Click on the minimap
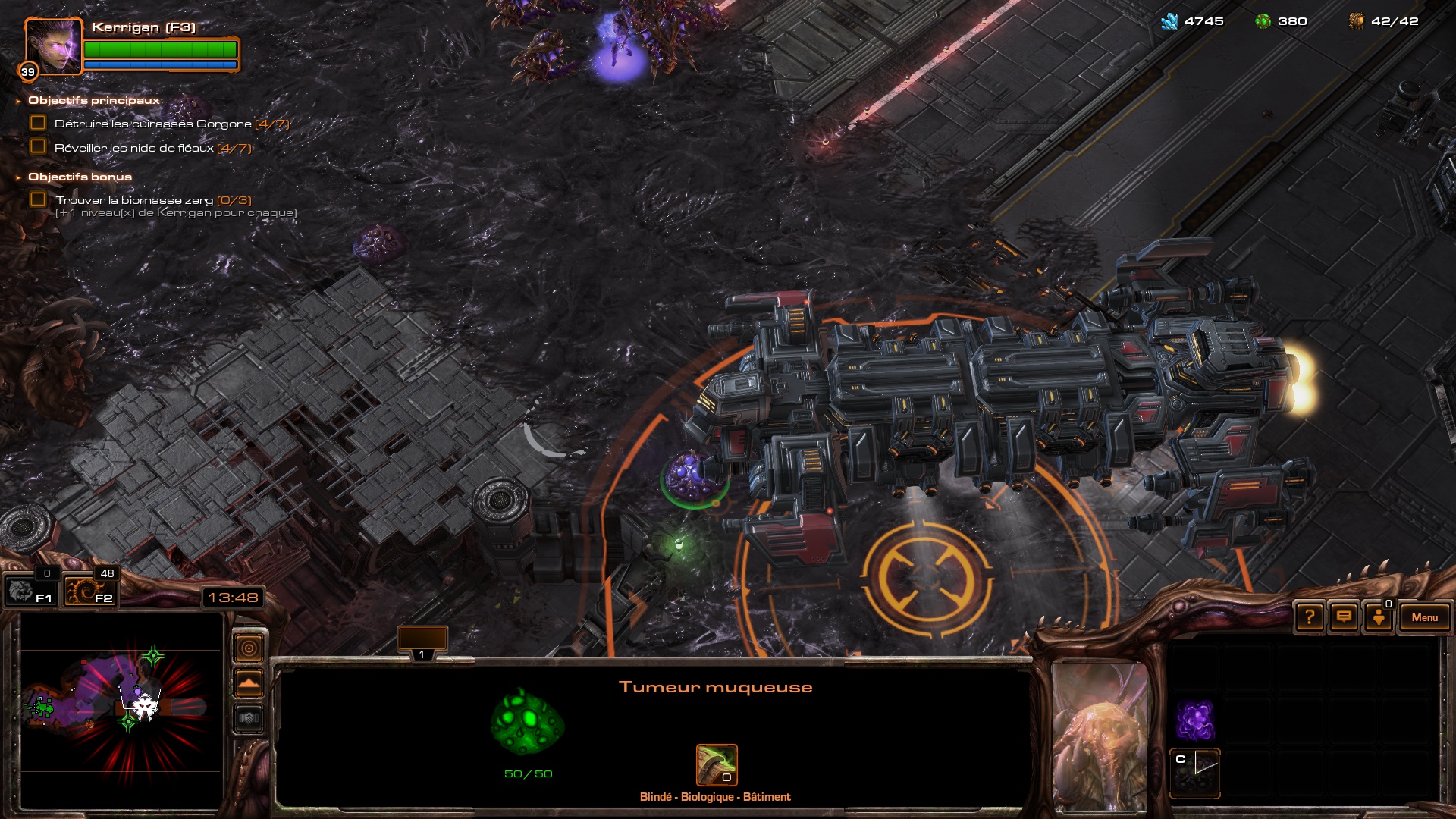The width and height of the screenshot is (1456, 819). tap(121, 709)
